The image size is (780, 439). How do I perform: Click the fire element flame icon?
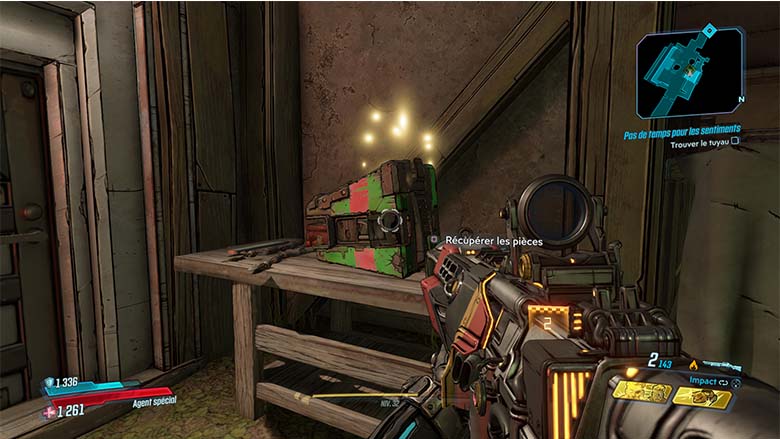[x=694, y=365]
